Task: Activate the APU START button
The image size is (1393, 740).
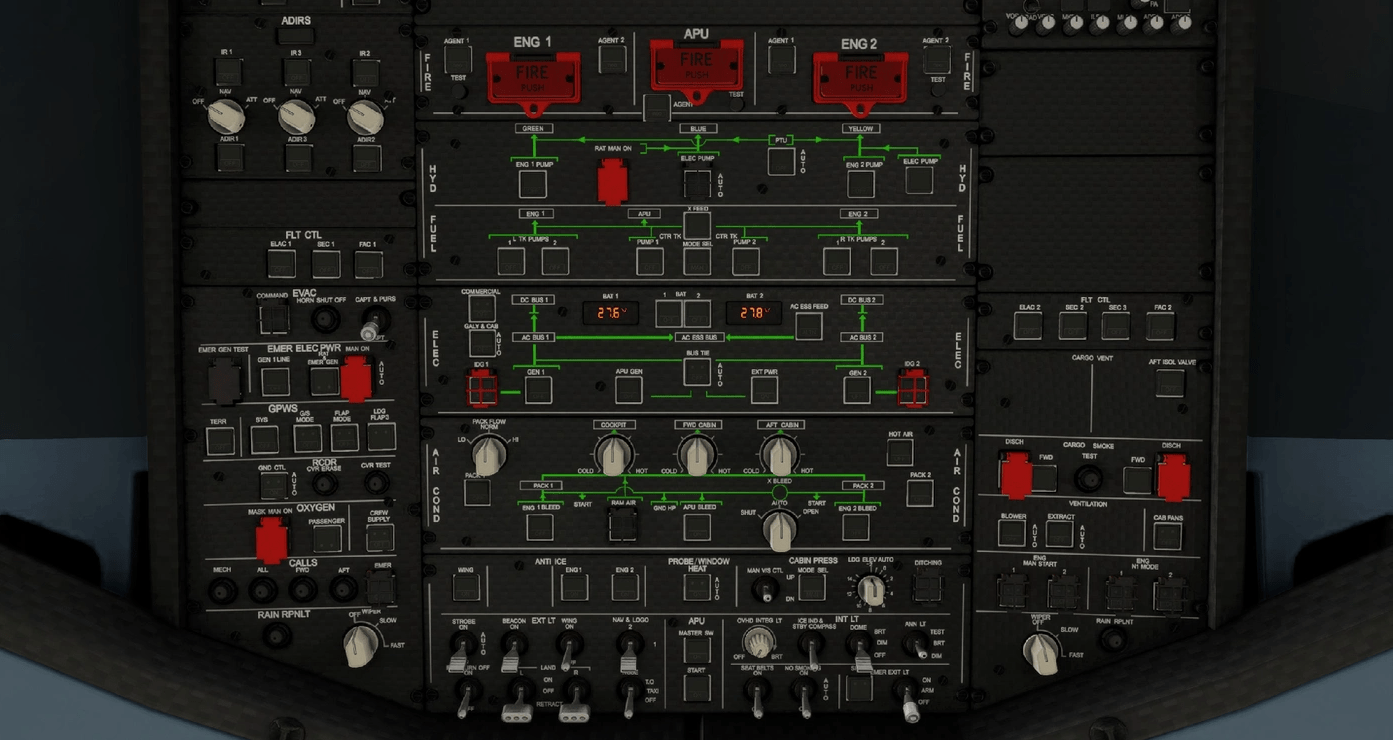Action: 697,688
